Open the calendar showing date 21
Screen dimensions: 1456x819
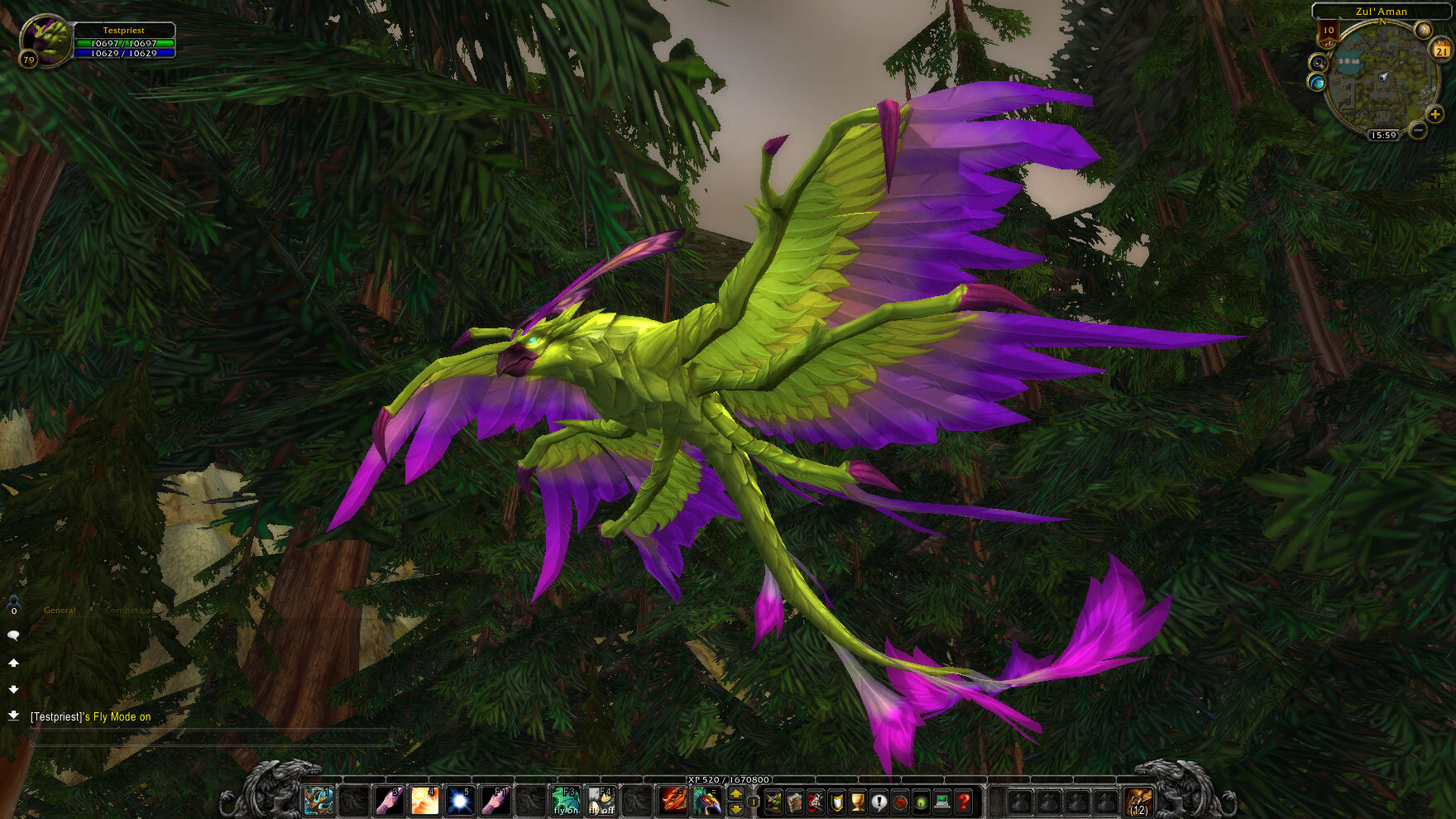1440,50
